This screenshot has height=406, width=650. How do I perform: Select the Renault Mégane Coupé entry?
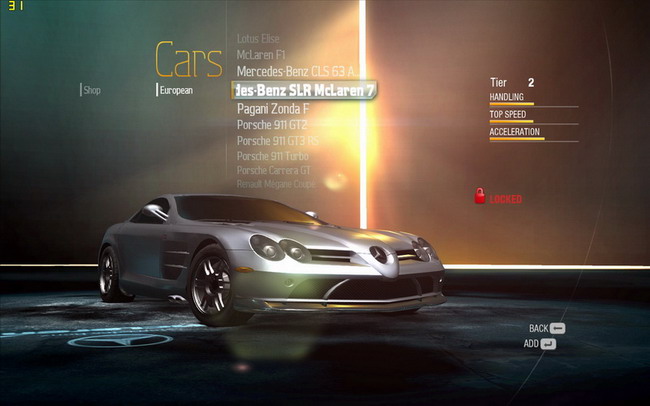275,185
